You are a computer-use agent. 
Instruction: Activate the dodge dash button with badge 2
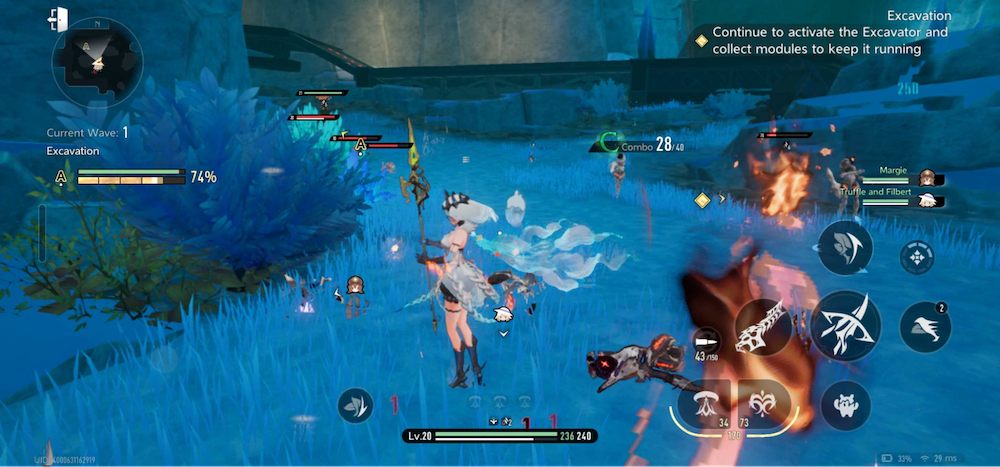[925, 326]
